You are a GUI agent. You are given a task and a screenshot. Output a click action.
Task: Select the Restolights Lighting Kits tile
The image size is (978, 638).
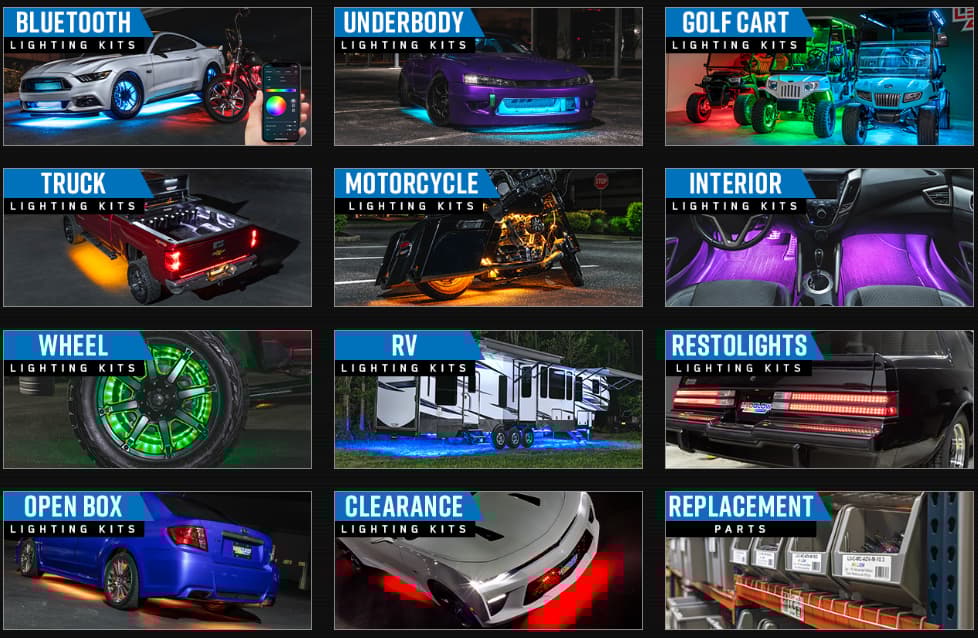point(819,399)
